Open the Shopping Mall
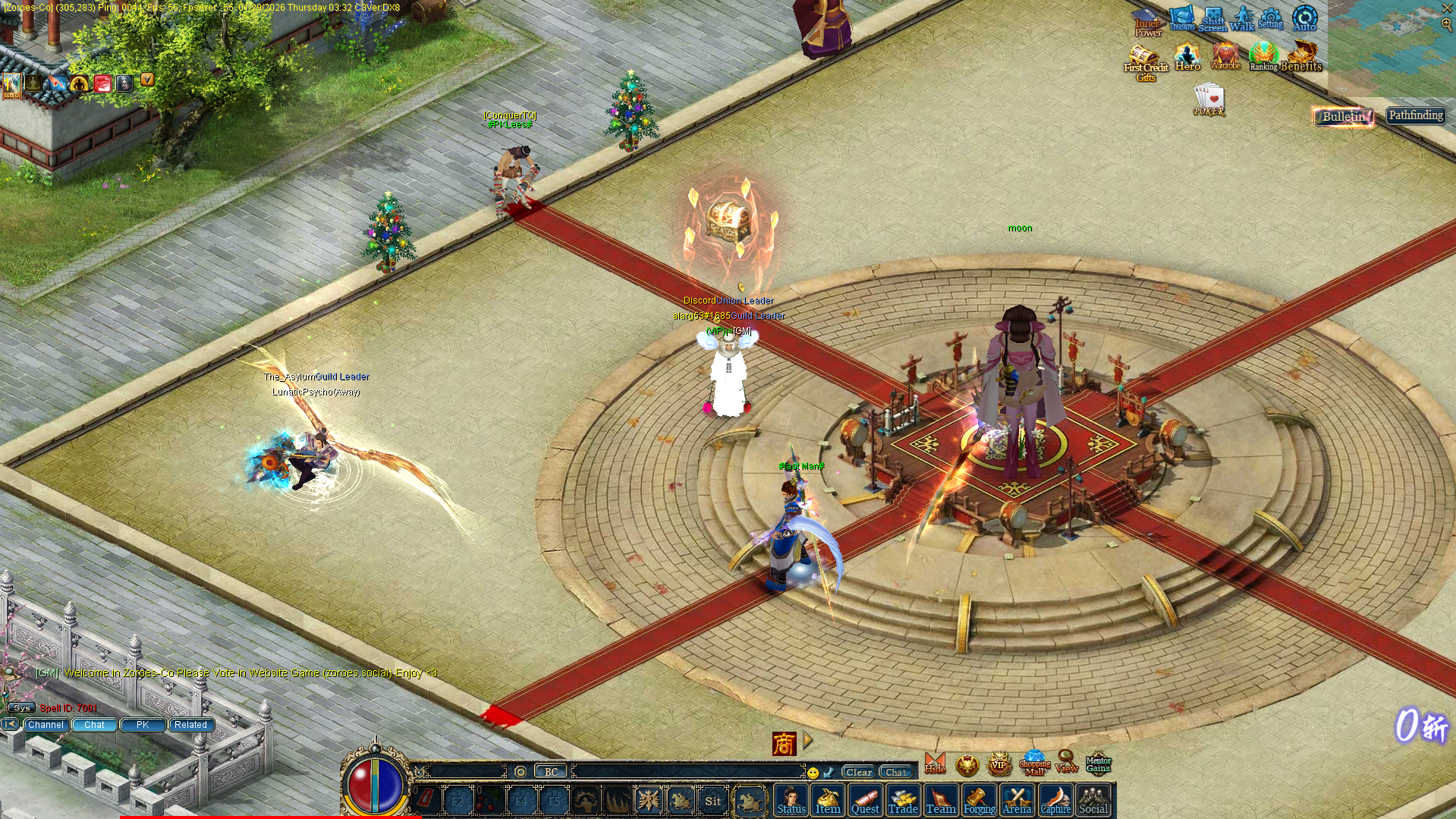 tap(1034, 764)
